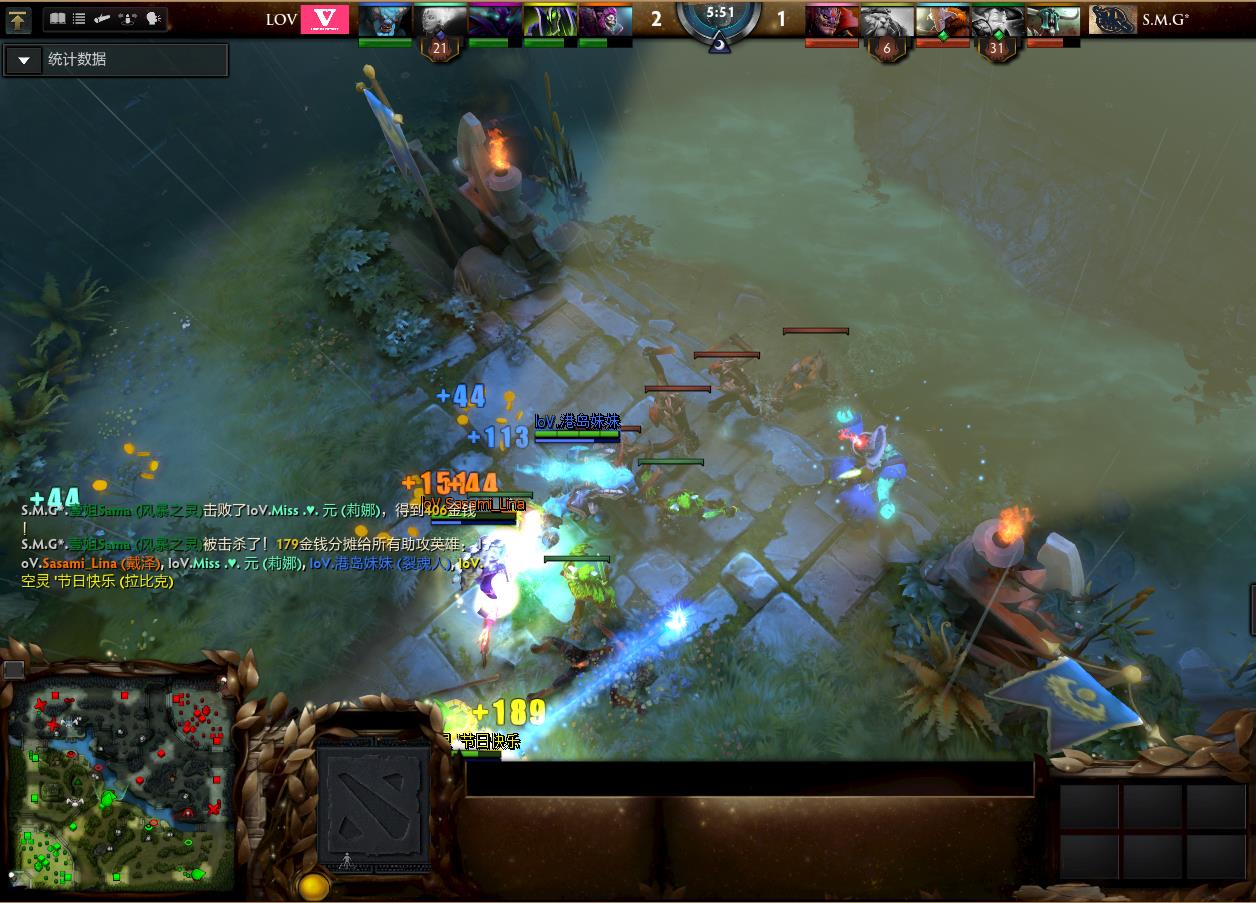
Task: Click the S.M.G team logo
Action: (x=1112, y=19)
